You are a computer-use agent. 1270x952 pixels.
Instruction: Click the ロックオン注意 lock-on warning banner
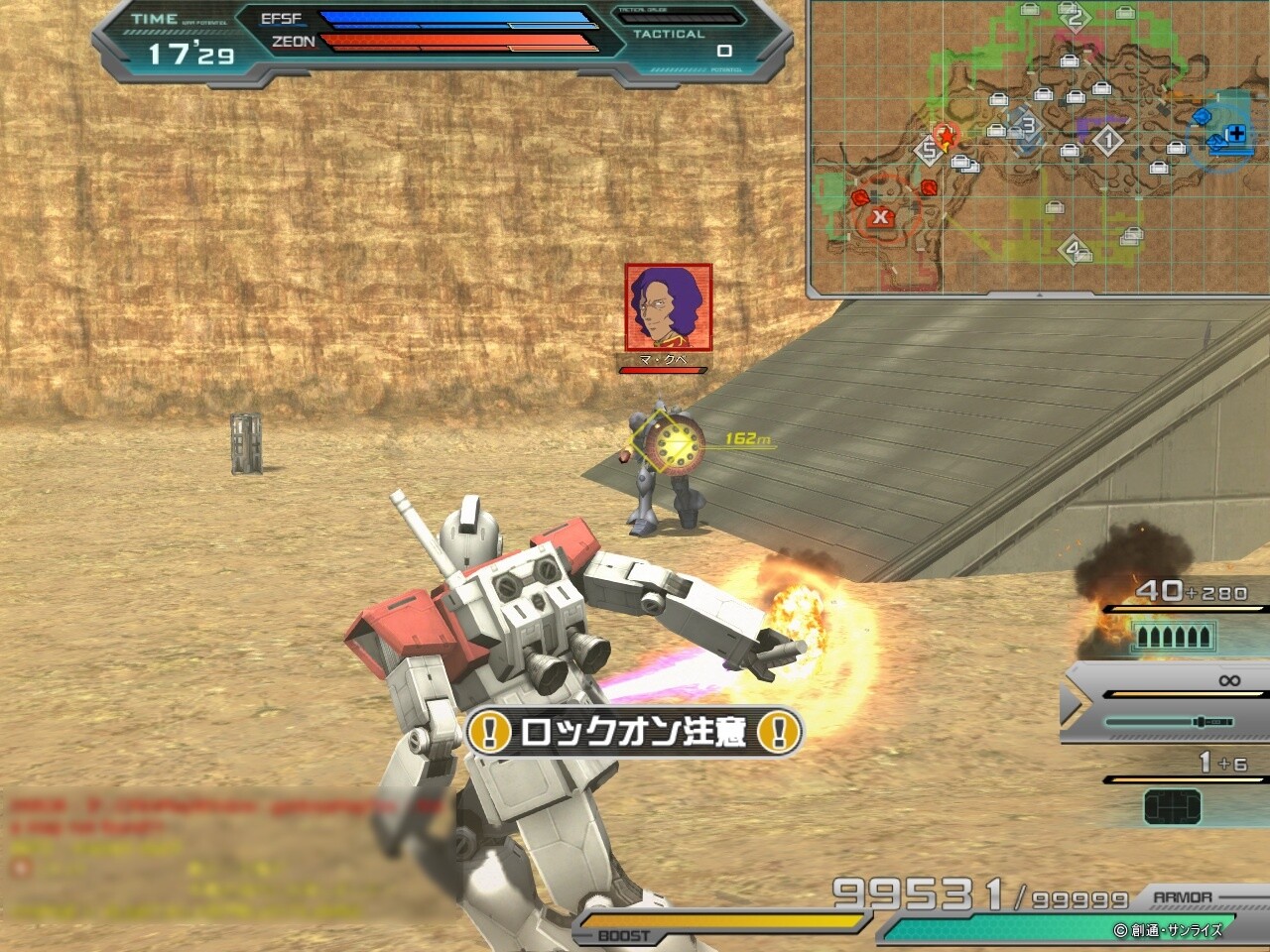click(634, 732)
